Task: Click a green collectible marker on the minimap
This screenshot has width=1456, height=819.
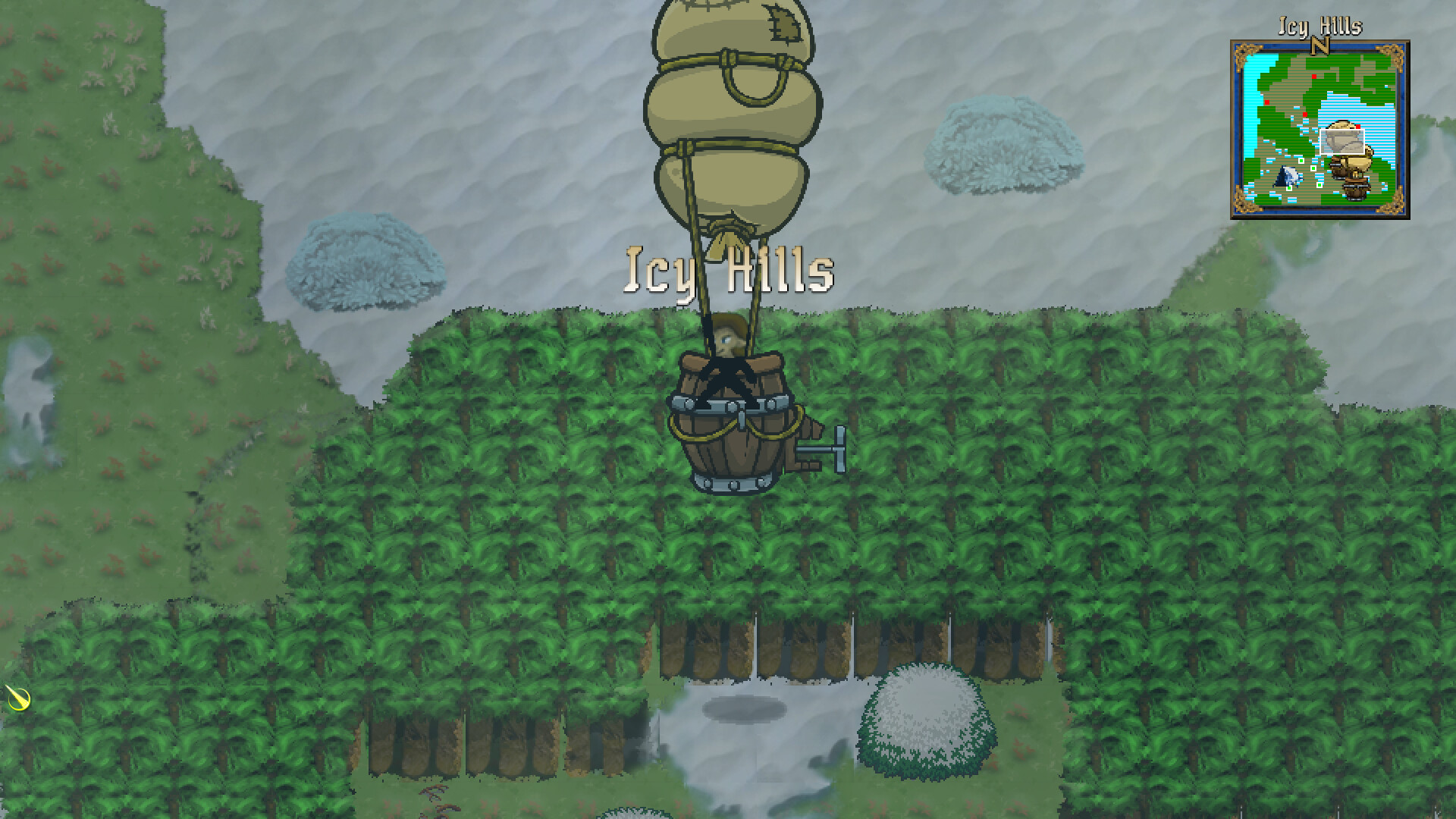Action: pos(1301,162)
